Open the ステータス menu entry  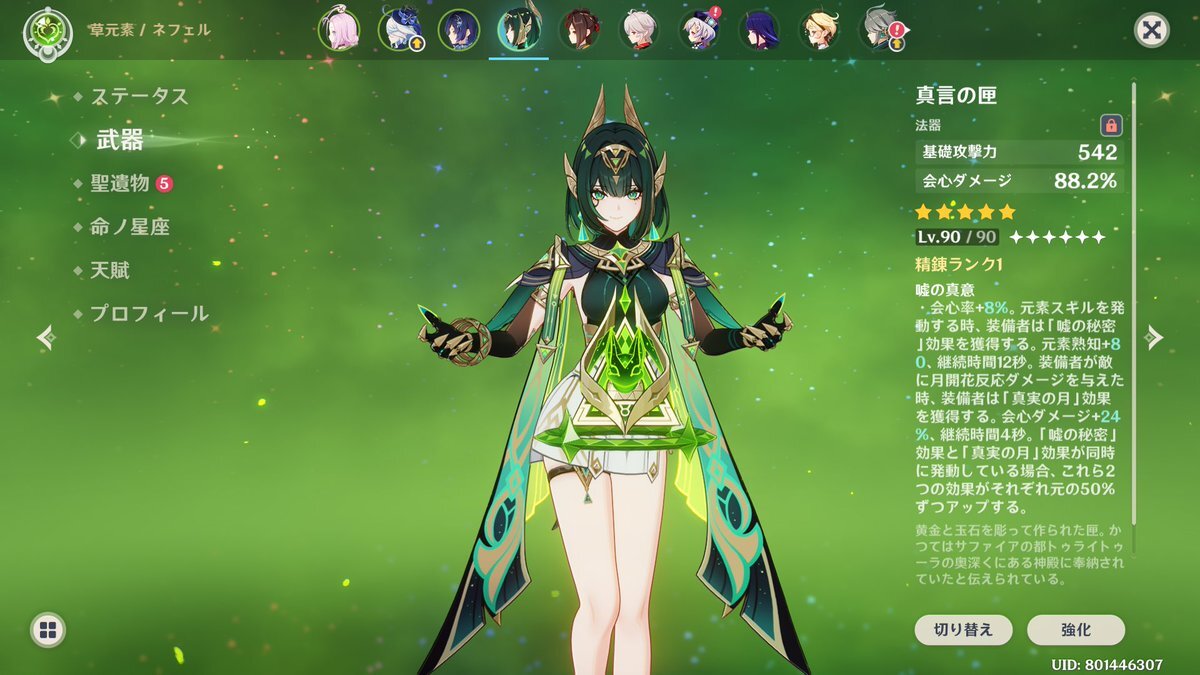[139, 97]
